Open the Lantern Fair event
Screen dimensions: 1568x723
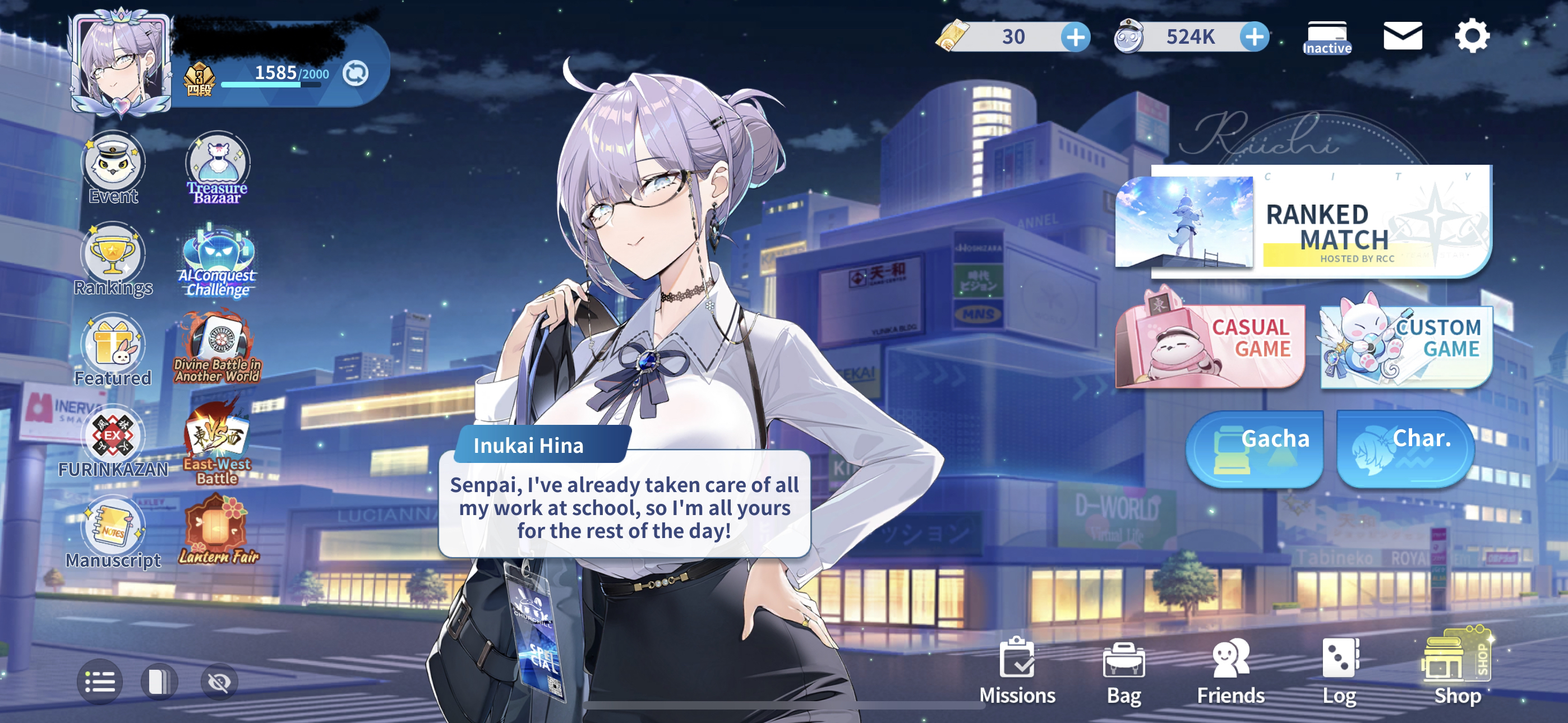[x=218, y=530]
